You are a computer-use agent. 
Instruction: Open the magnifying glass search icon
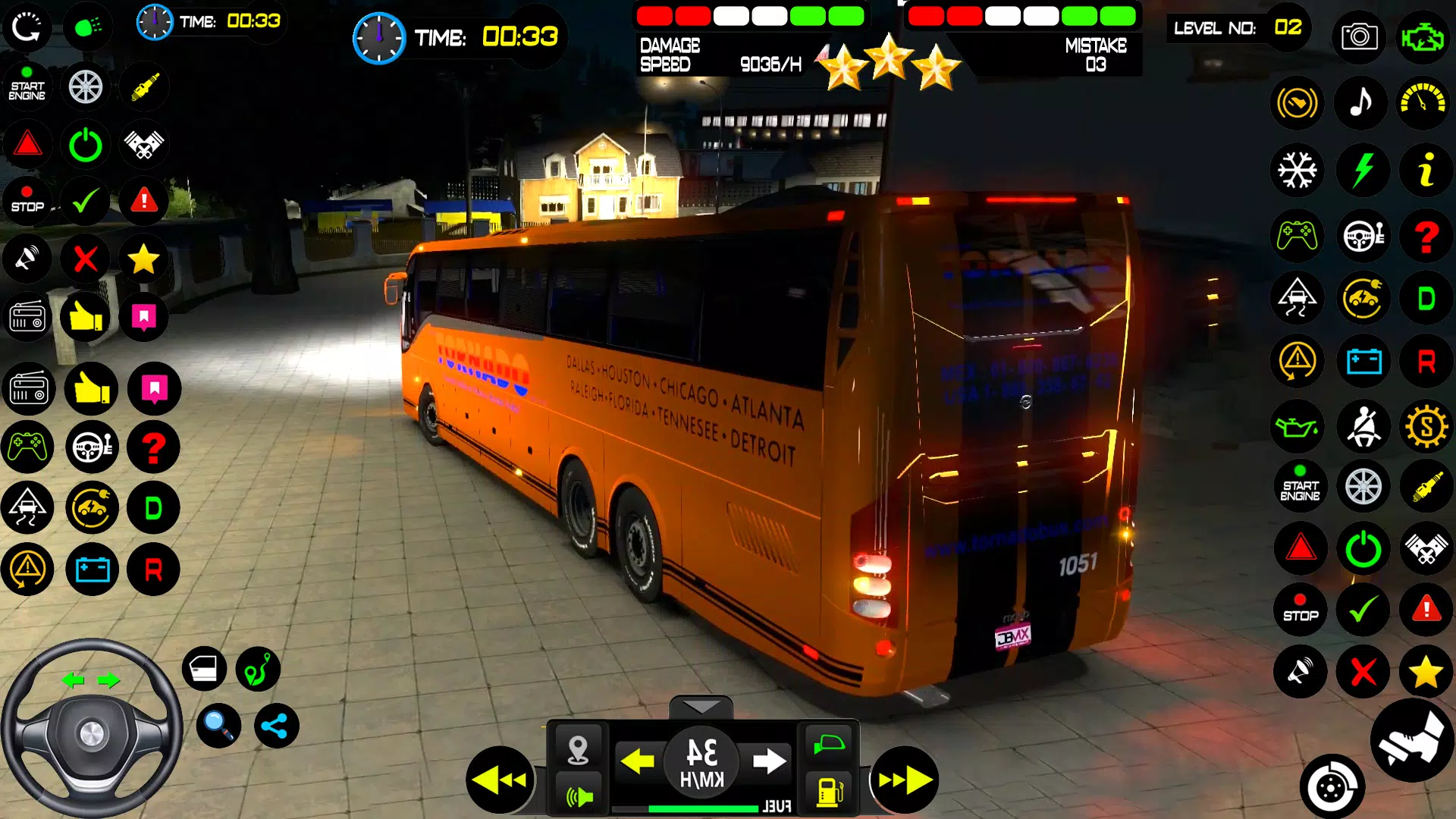coord(218,726)
